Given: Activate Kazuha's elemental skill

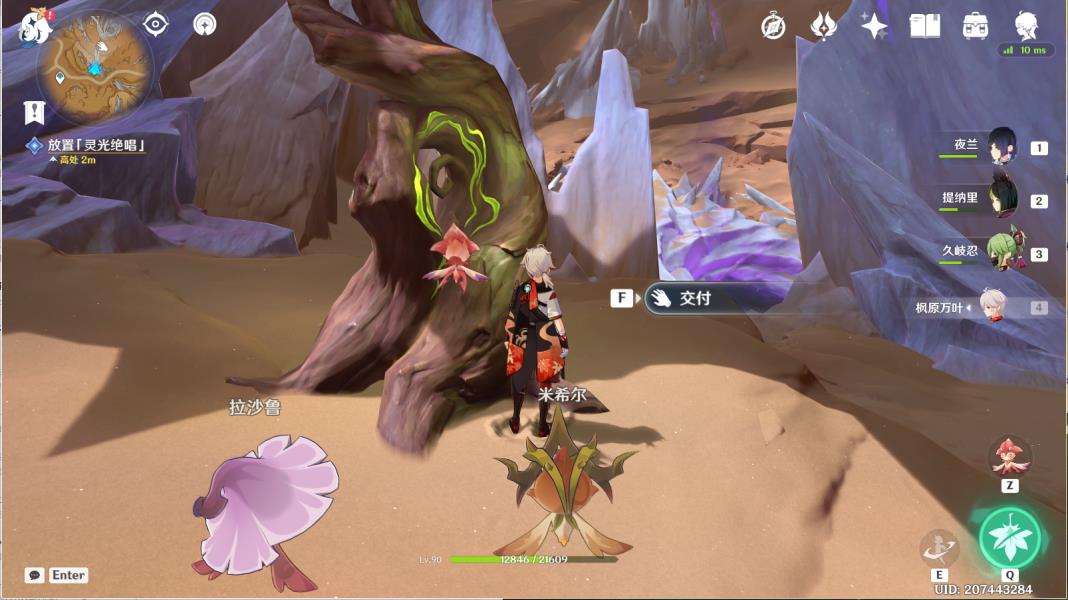Looking at the screenshot, I should tap(939, 548).
